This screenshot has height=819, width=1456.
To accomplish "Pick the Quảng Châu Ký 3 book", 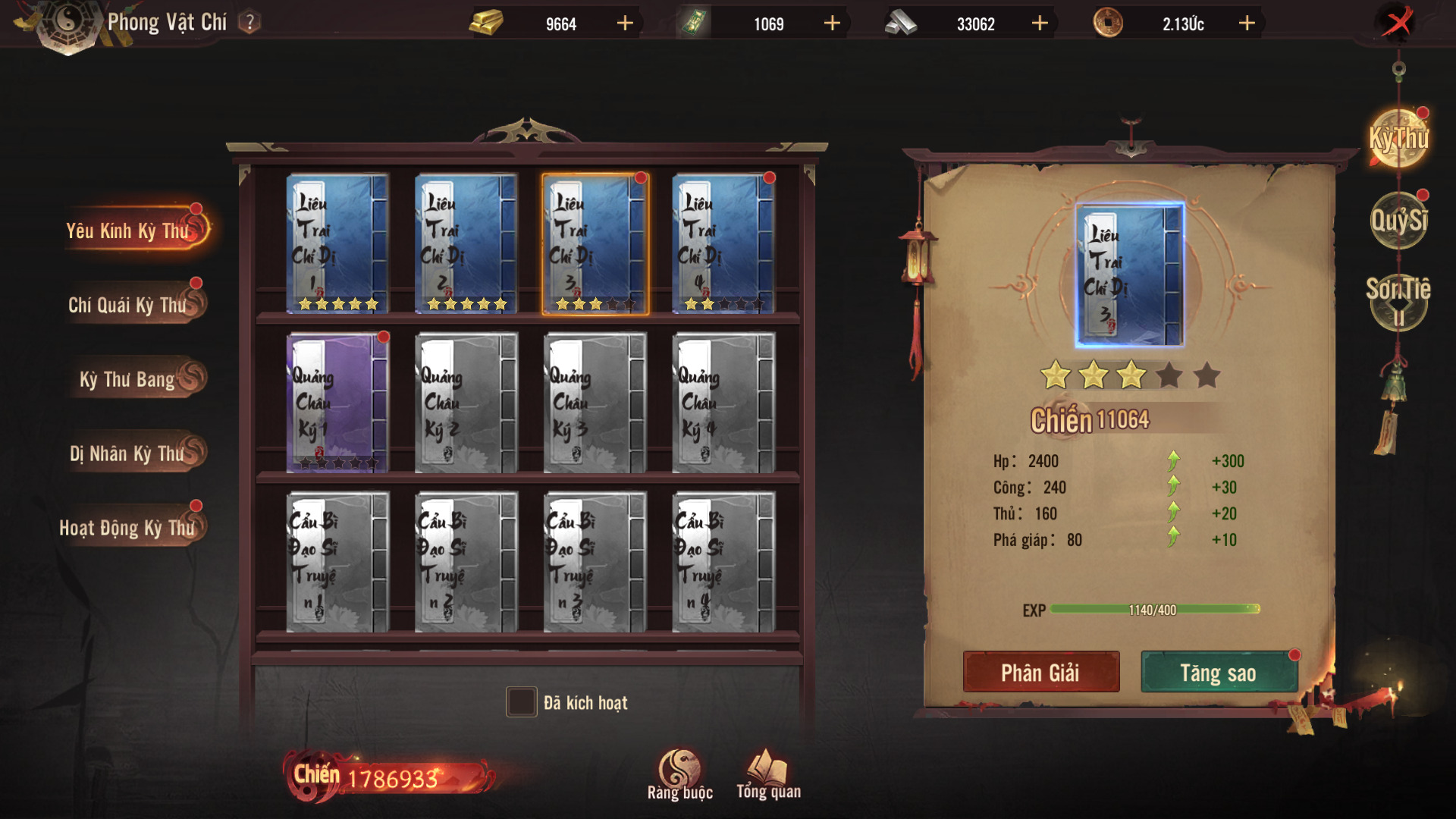I will coord(595,403).
